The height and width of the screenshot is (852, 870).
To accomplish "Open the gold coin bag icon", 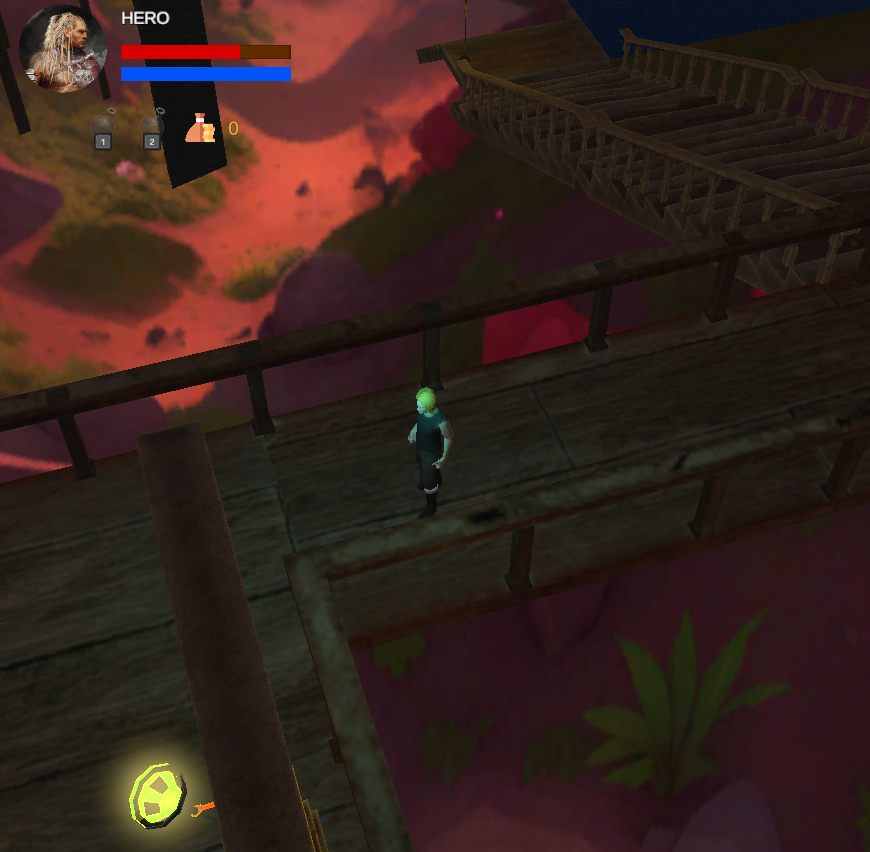I will (201, 129).
